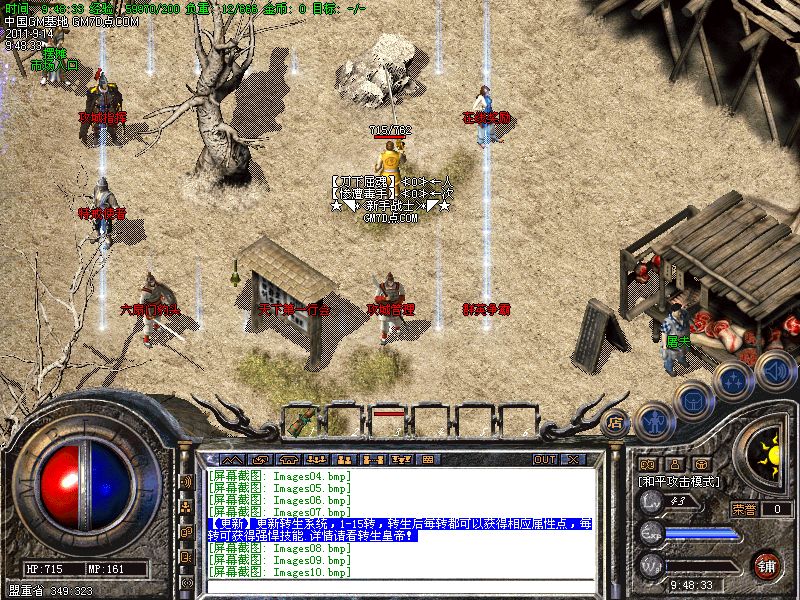Click the person icon above attack mode
This screenshot has width=800, height=600.
point(674,464)
